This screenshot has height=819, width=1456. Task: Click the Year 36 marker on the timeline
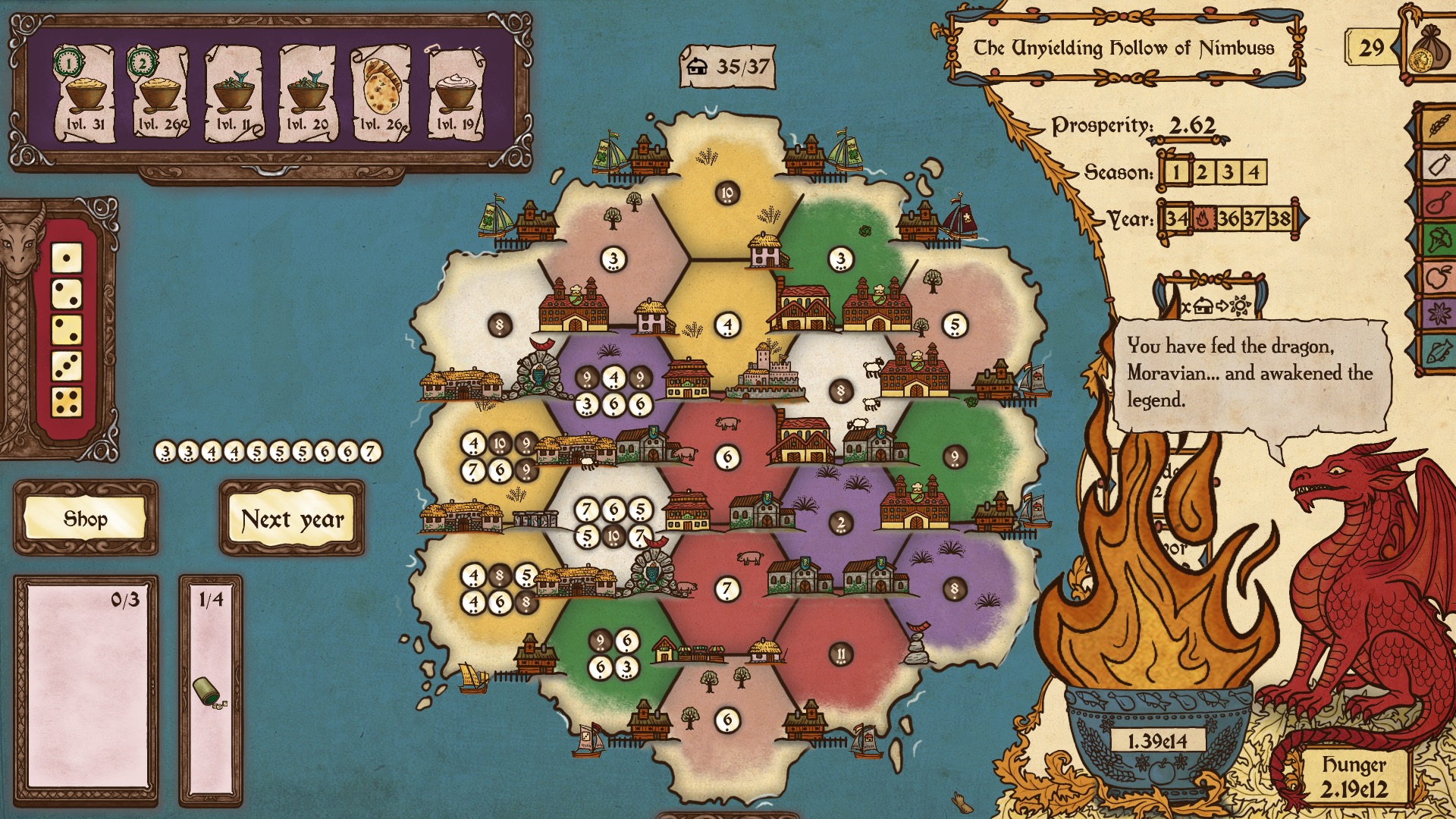(1228, 219)
